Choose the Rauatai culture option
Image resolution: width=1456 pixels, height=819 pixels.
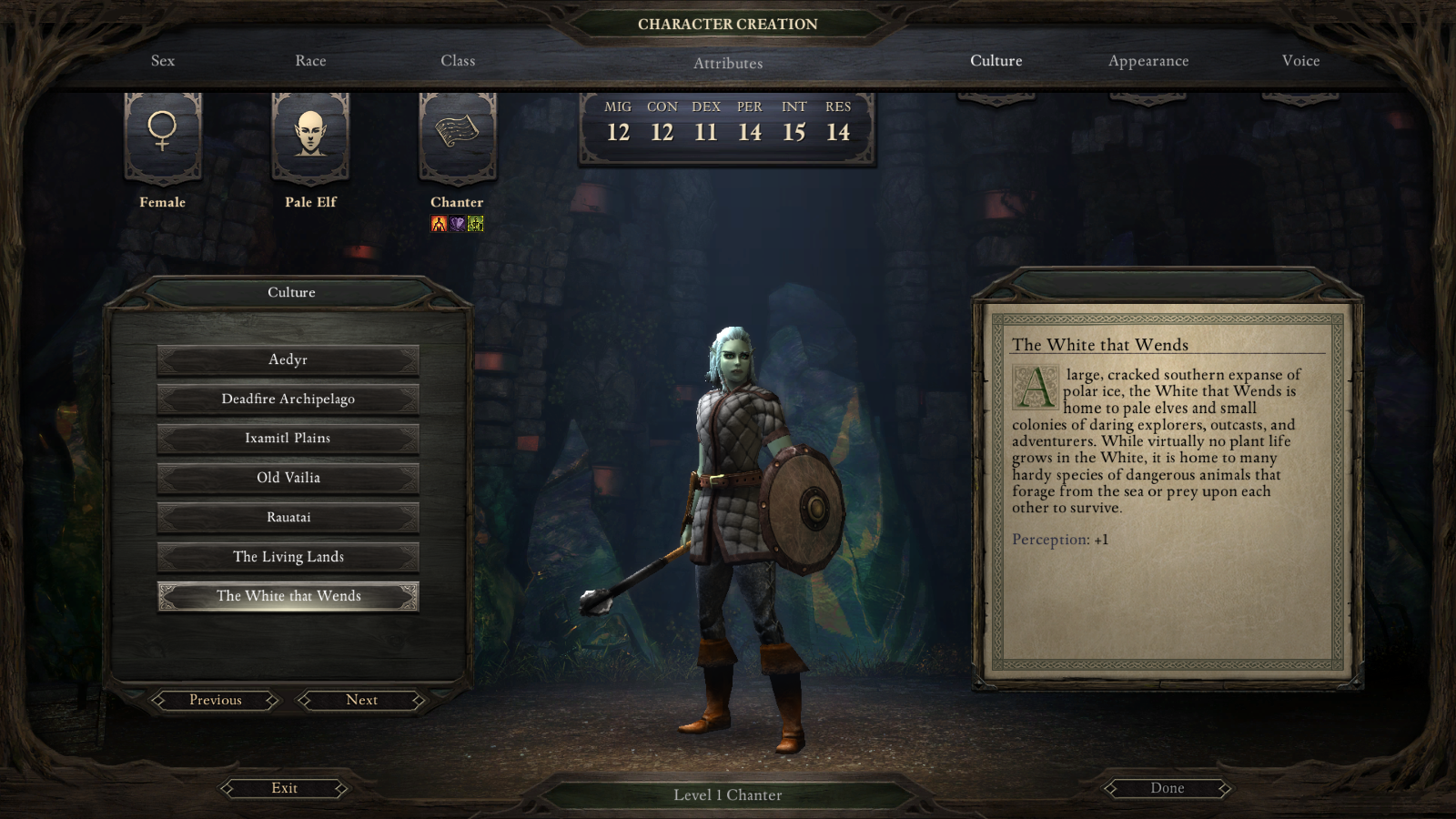(x=288, y=517)
